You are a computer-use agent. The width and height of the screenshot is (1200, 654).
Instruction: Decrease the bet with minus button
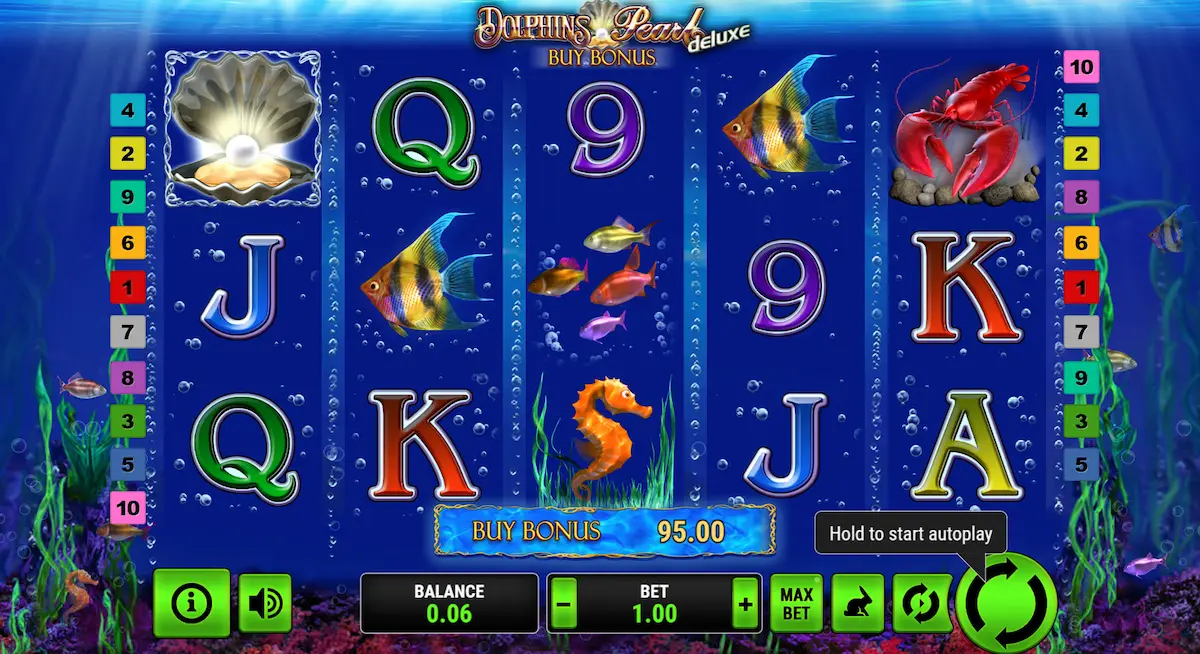pos(564,604)
